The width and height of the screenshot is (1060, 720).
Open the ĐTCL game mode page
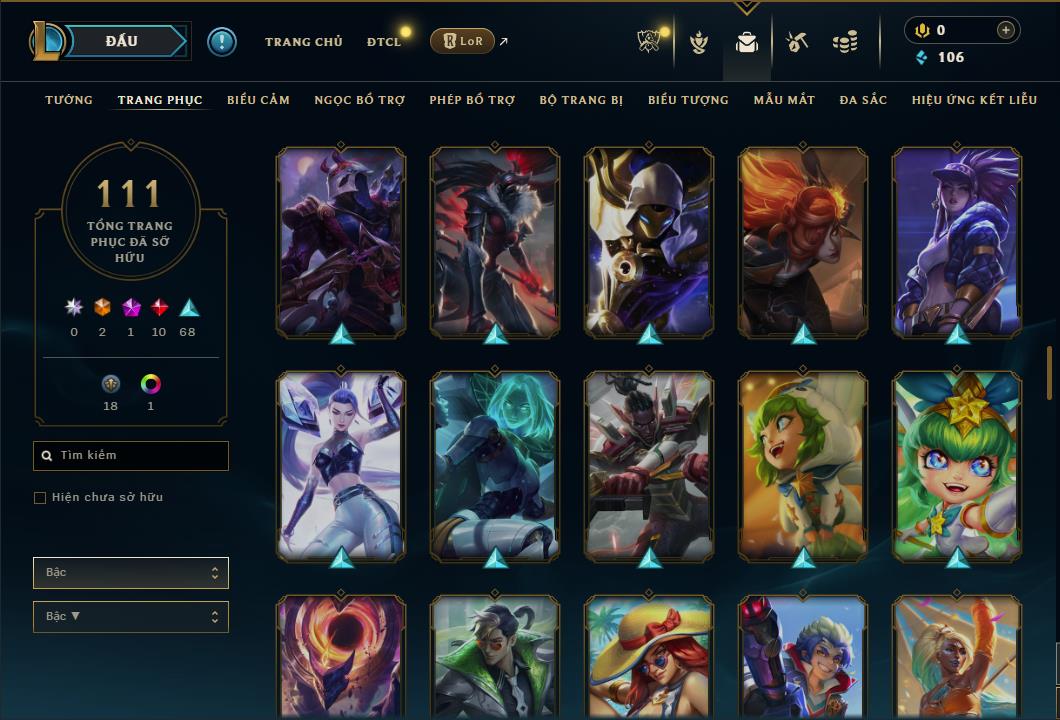point(383,42)
